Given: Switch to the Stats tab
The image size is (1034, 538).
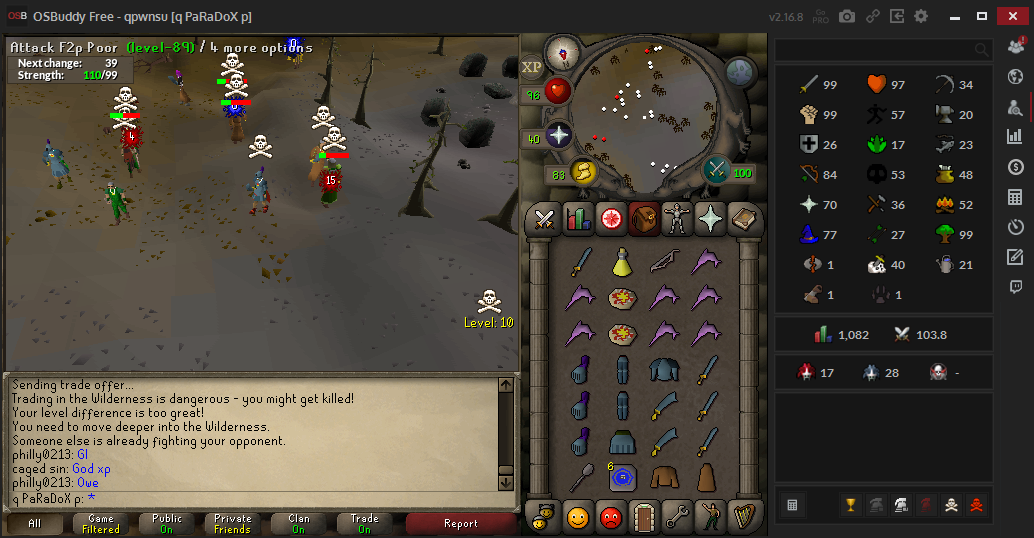Looking at the screenshot, I should pos(578,218).
